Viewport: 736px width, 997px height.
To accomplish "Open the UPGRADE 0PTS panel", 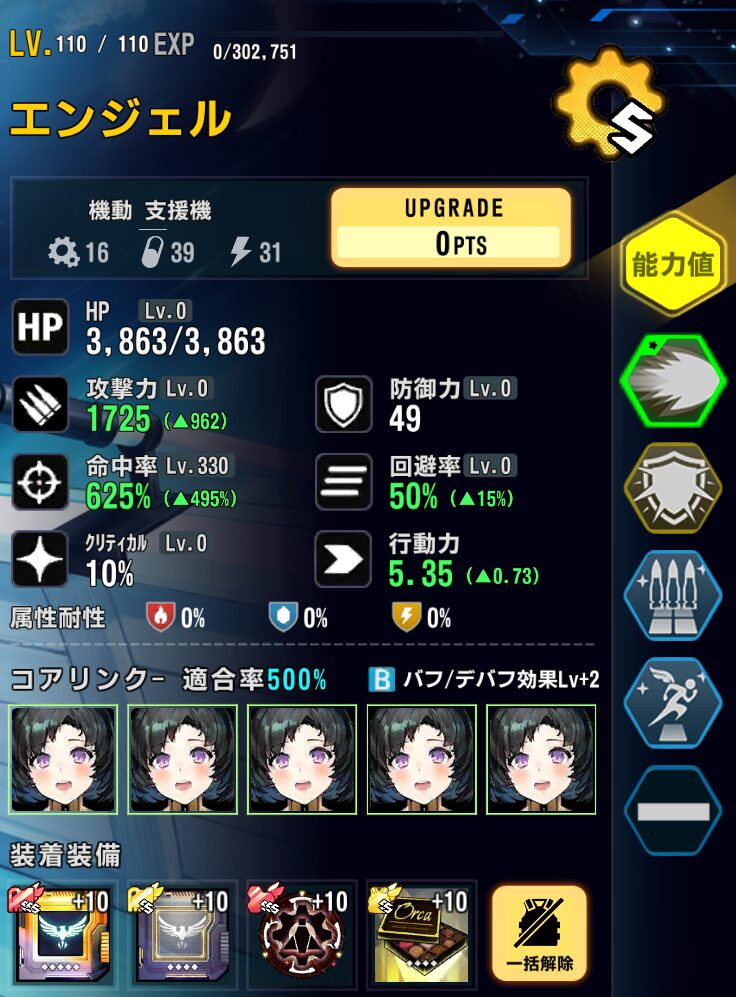I will [x=451, y=228].
